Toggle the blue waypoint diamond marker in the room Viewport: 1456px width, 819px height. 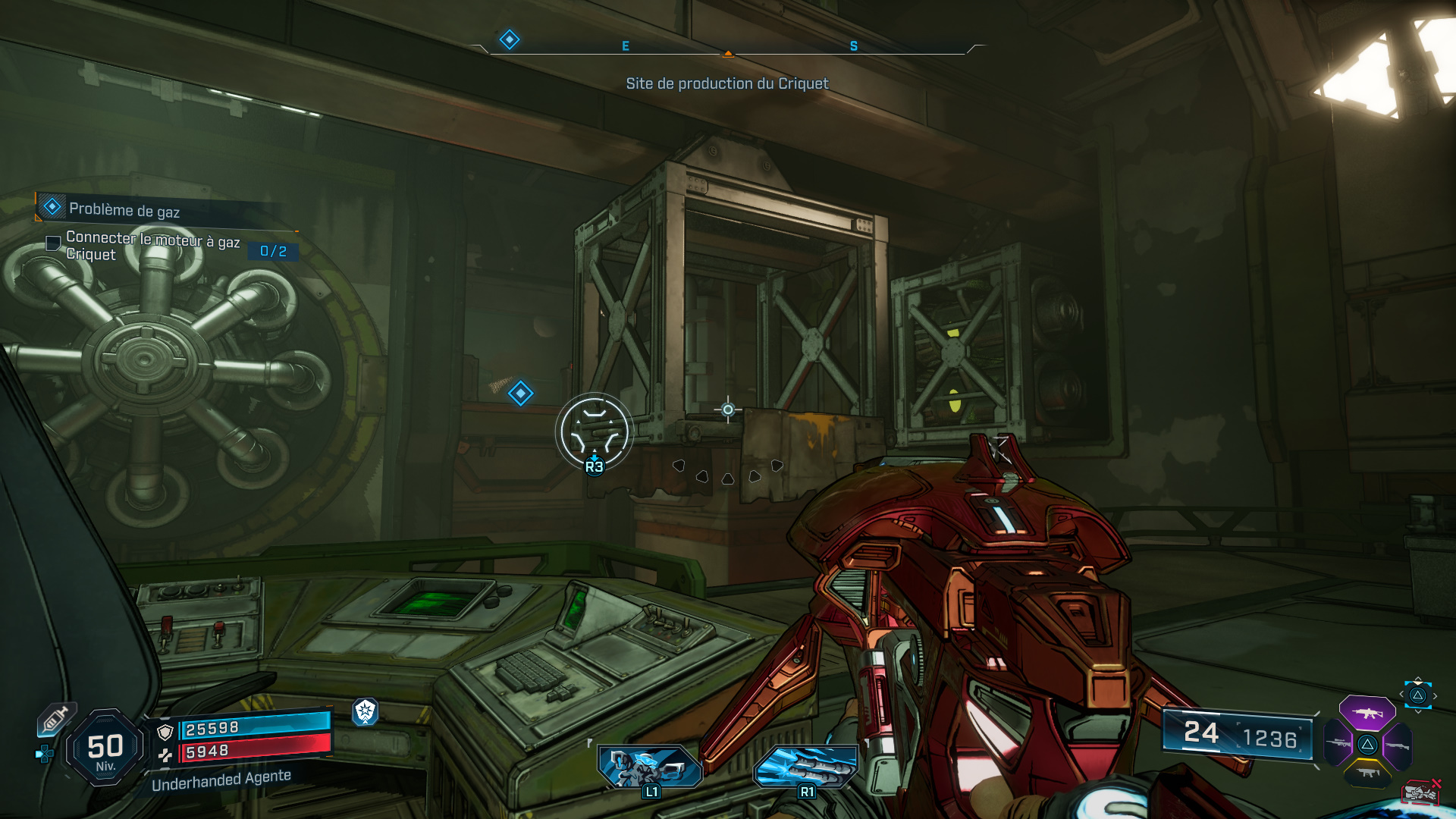pyautogui.click(x=521, y=393)
